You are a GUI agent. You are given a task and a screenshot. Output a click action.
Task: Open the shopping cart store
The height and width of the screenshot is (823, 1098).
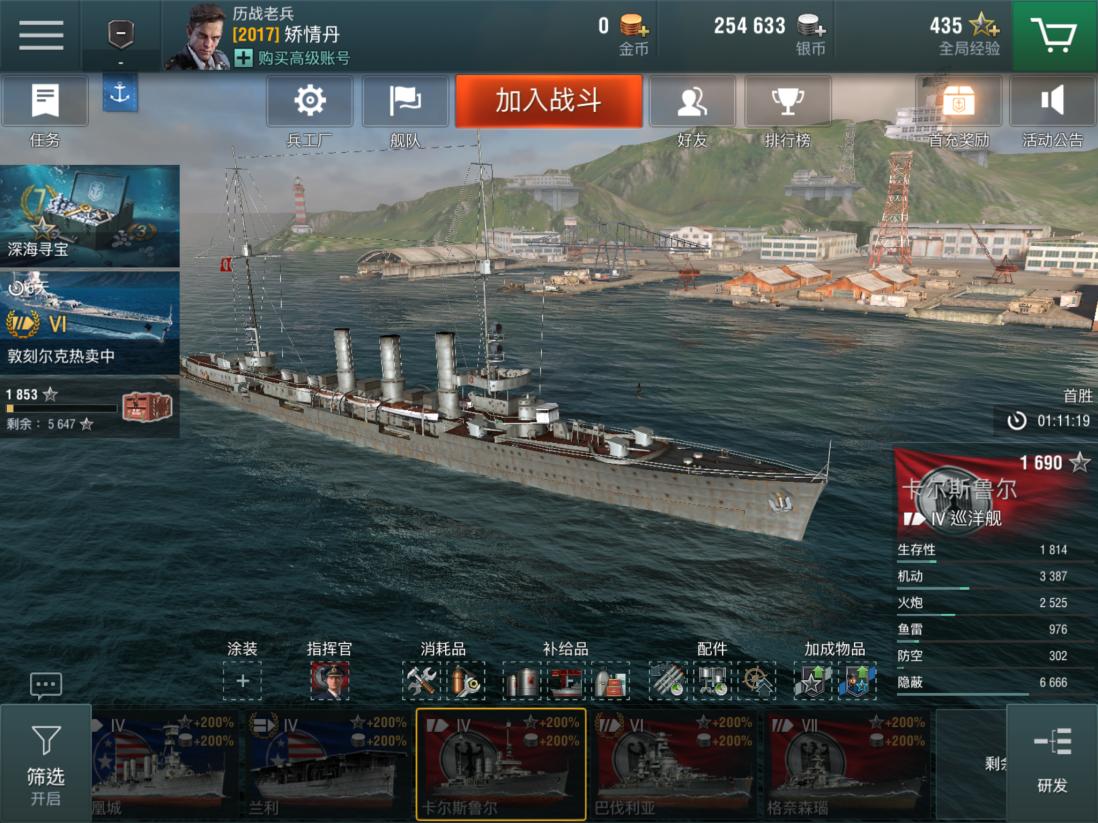tap(1054, 36)
